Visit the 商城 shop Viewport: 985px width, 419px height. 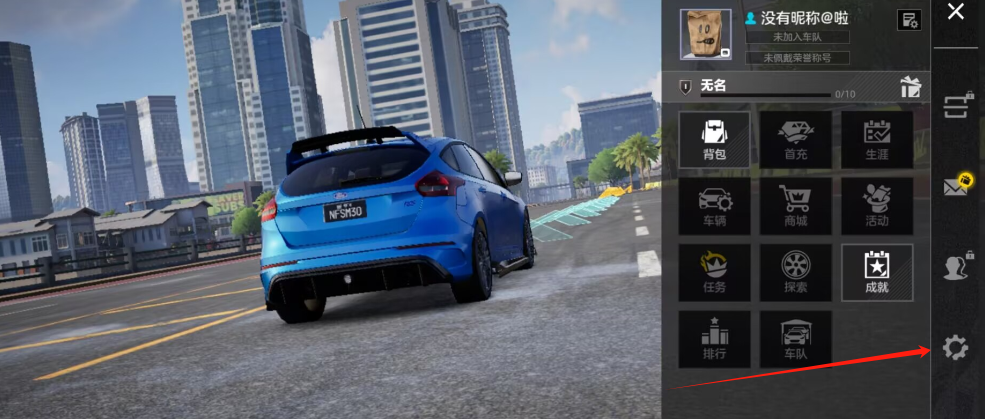pos(795,206)
